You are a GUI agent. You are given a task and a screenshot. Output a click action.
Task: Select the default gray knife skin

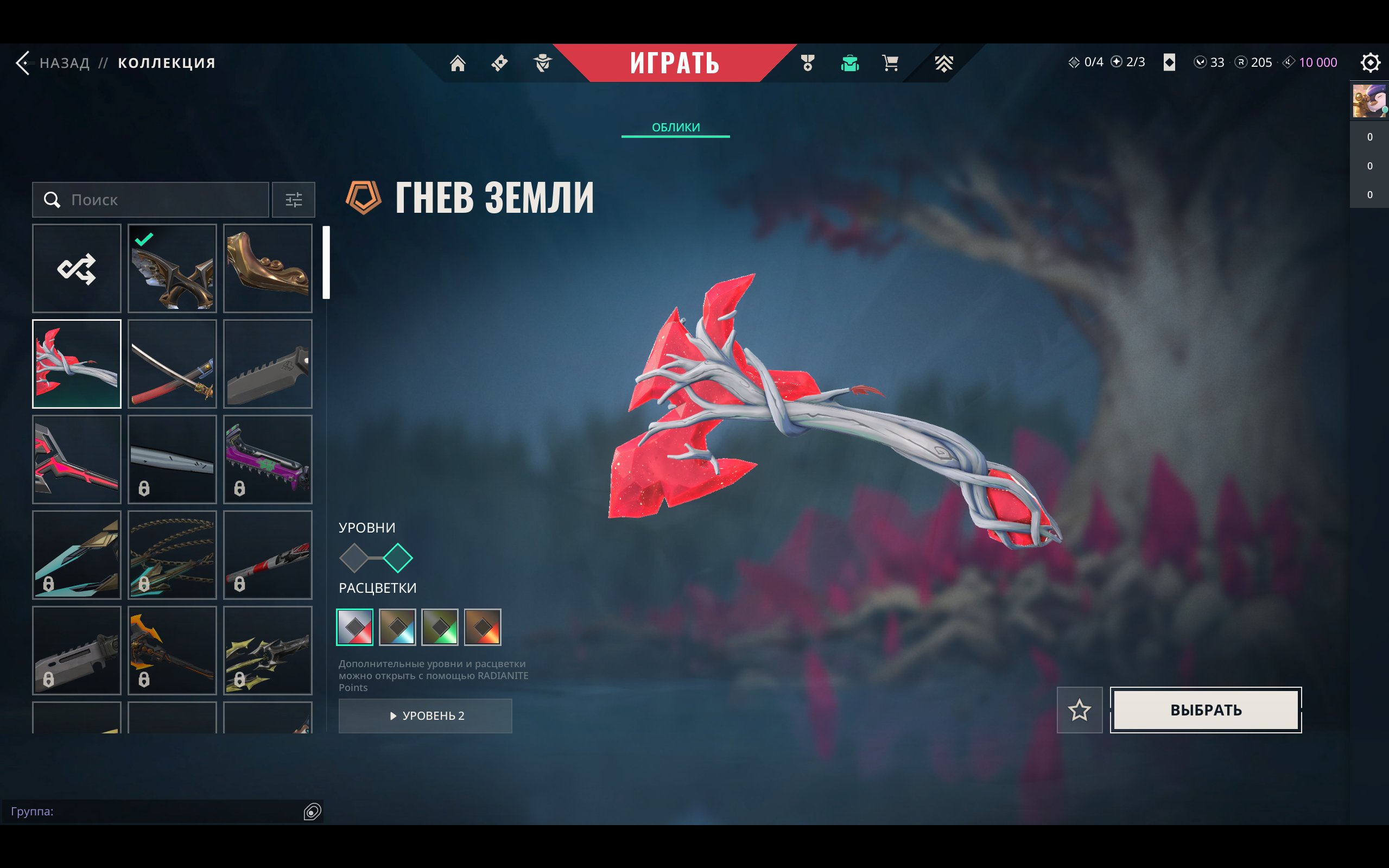(x=268, y=364)
